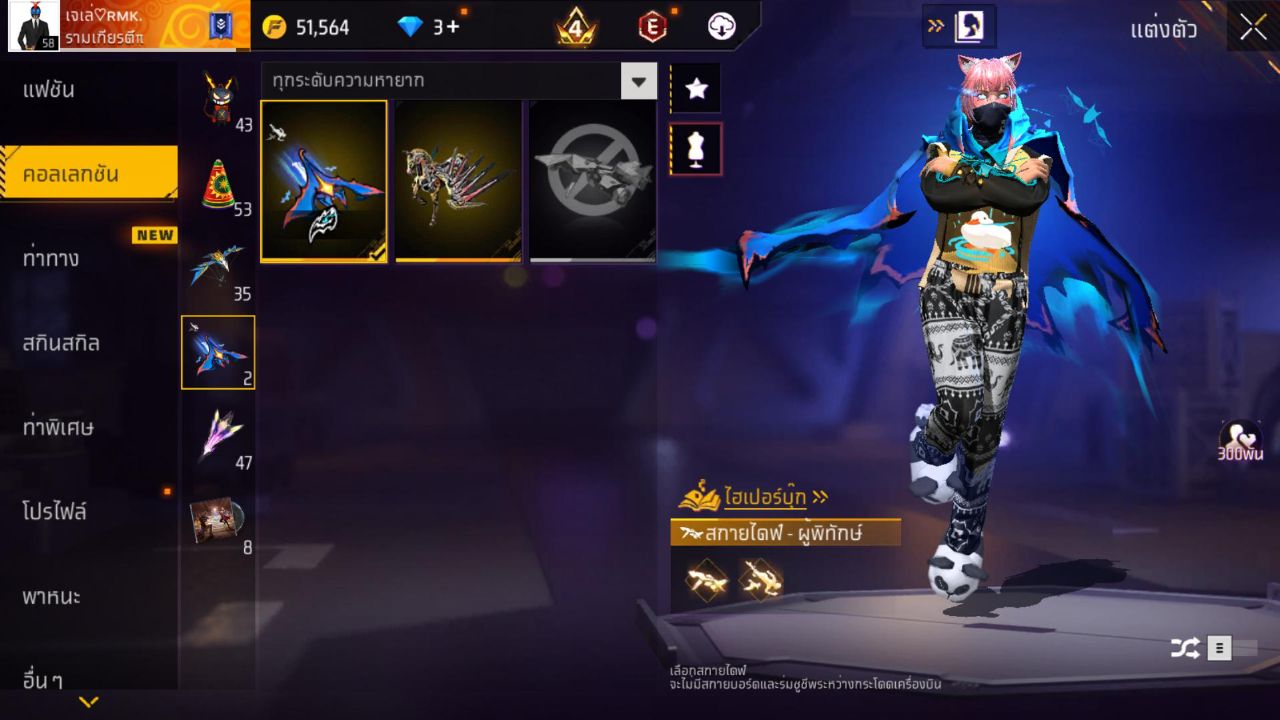Open the rank badge showing level 4
The width and height of the screenshot is (1280, 720).
[576, 27]
